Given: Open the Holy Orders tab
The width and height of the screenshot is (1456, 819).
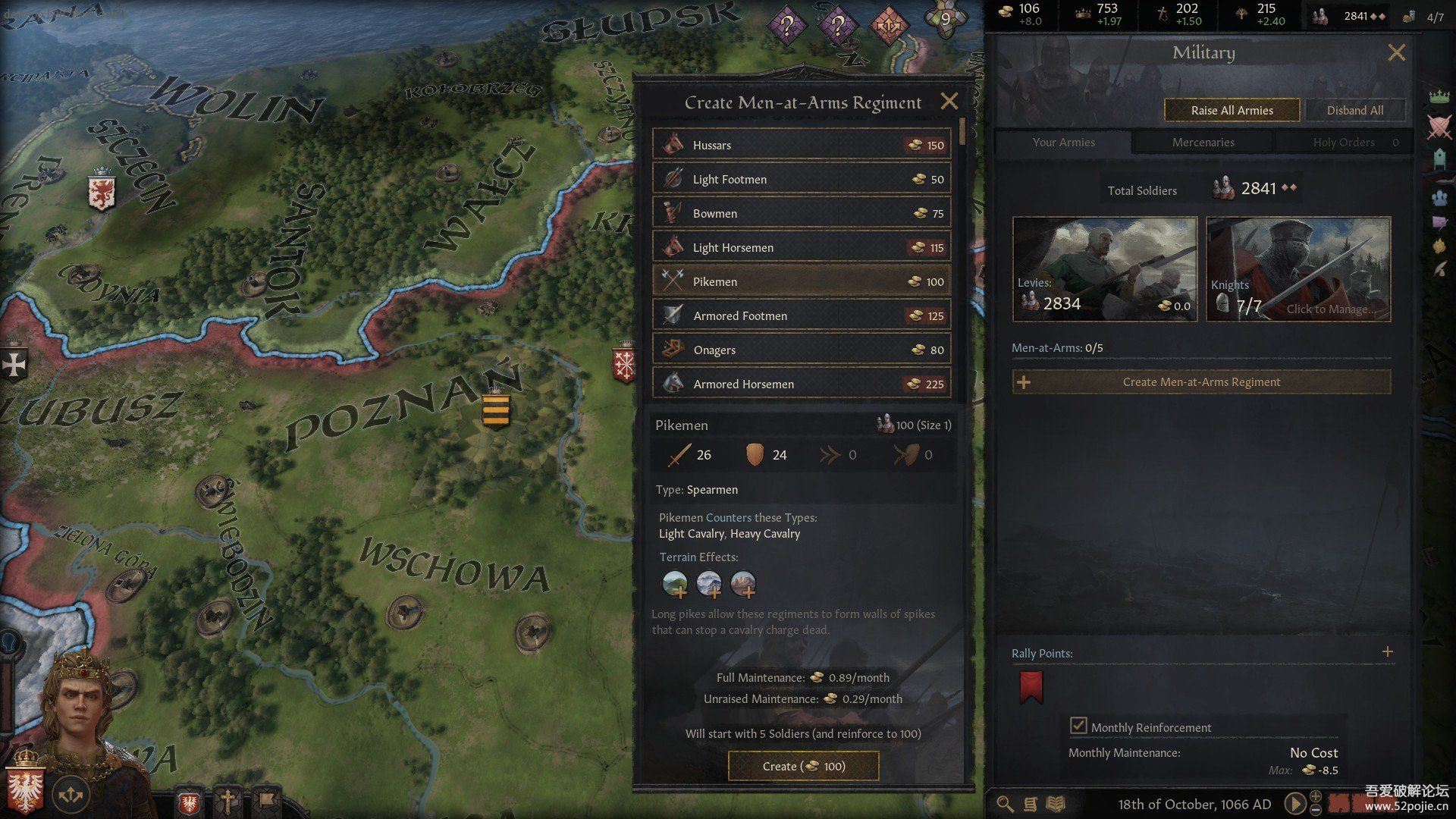Looking at the screenshot, I should coord(1343,142).
